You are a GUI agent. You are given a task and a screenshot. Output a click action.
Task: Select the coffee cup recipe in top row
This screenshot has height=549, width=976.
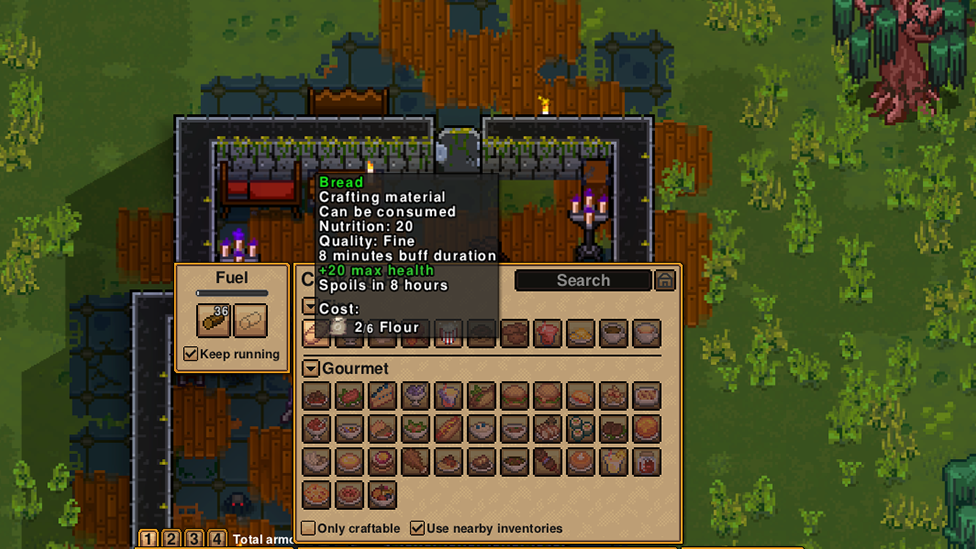point(613,333)
